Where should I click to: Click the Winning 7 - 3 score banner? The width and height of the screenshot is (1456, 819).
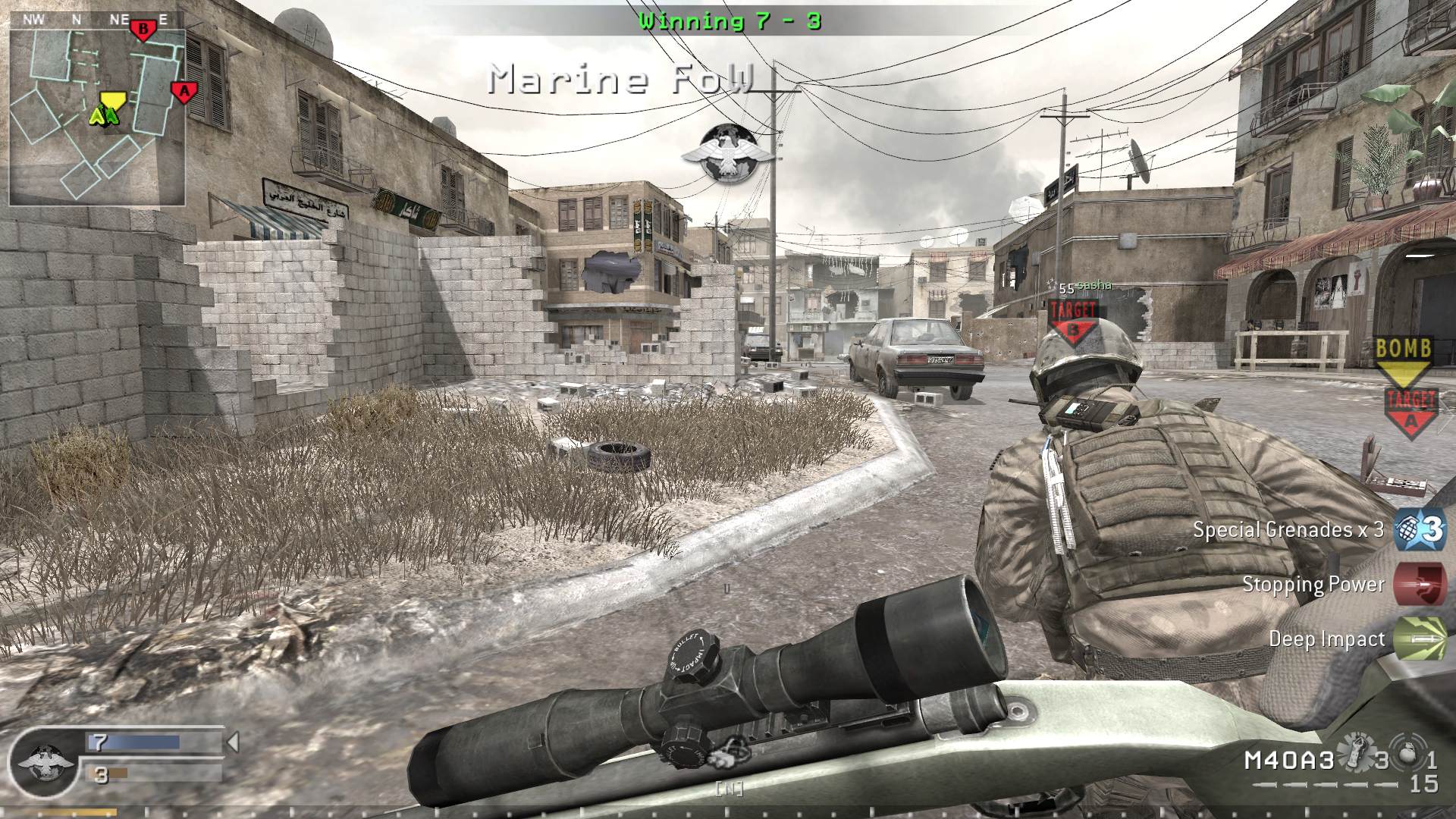[730, 20]
